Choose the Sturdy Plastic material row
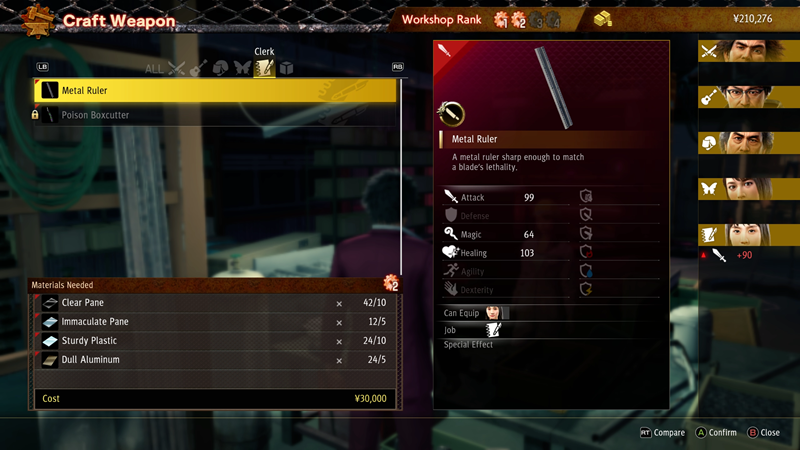Image resolution: width=800 pixels, height=450 pixels. click(215, 341)
